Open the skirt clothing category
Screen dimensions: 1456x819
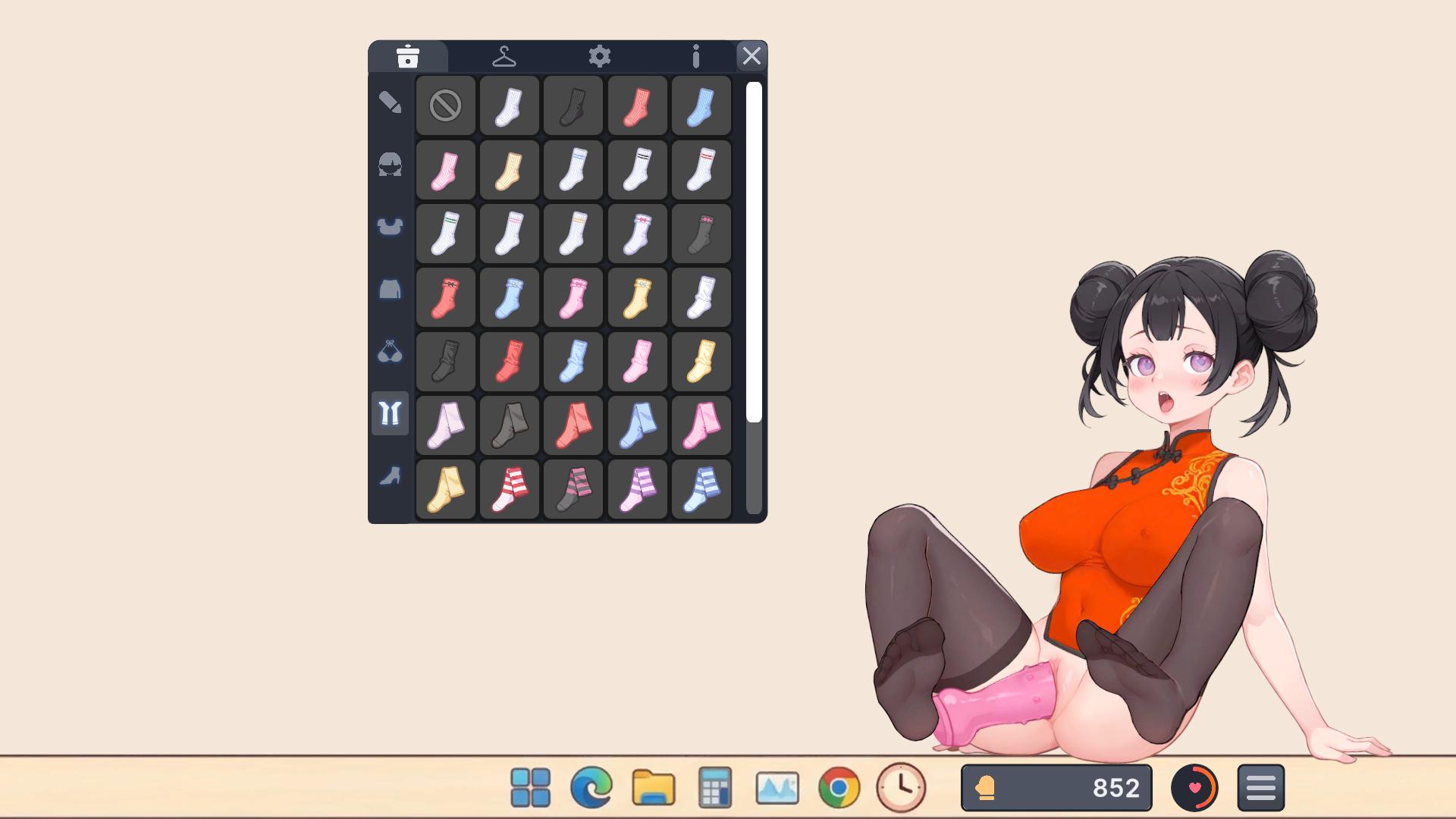tap(390, 290)
